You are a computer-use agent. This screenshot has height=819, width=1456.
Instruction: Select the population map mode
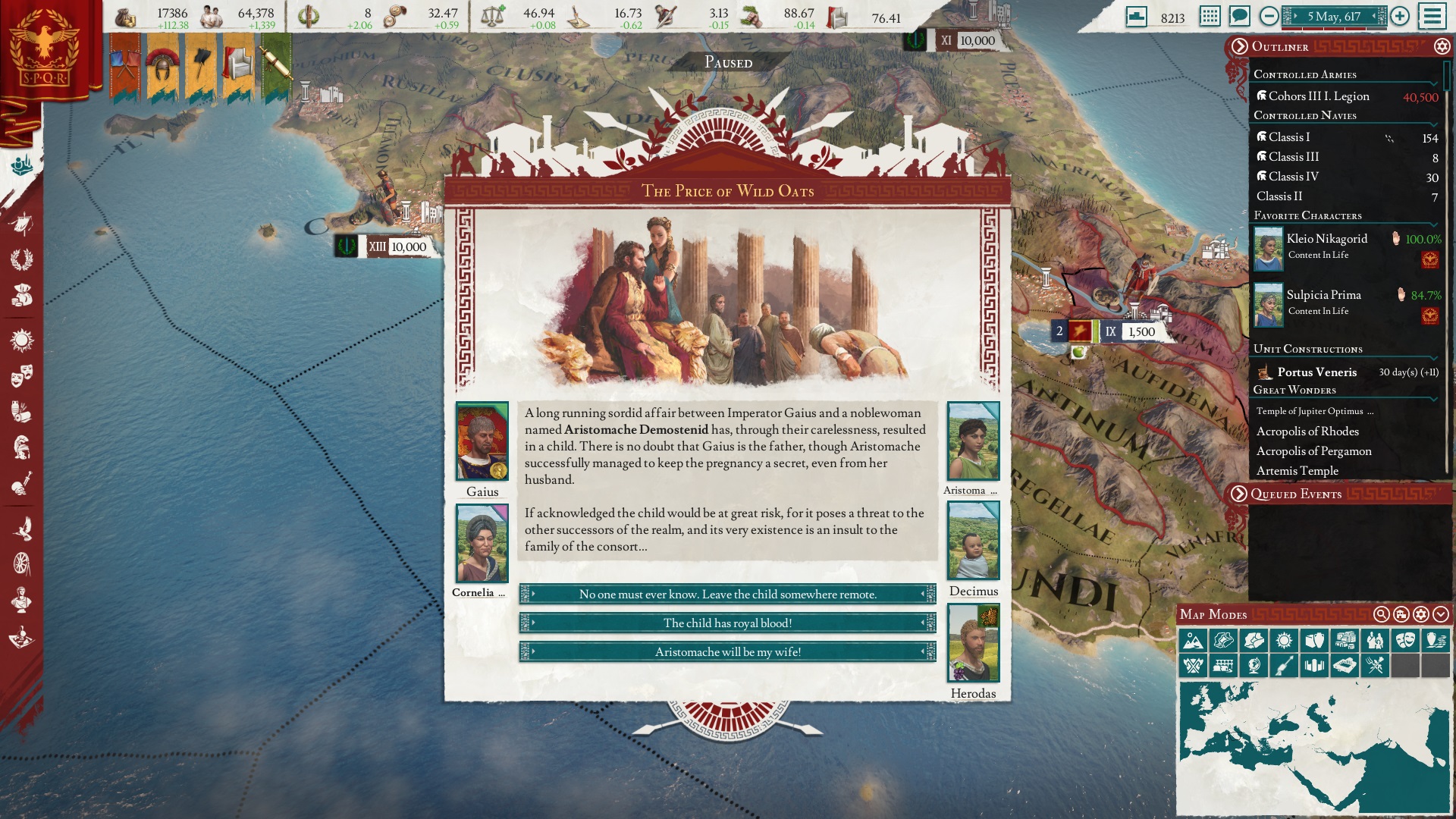pyautogui.click(x=1375, y=641)
